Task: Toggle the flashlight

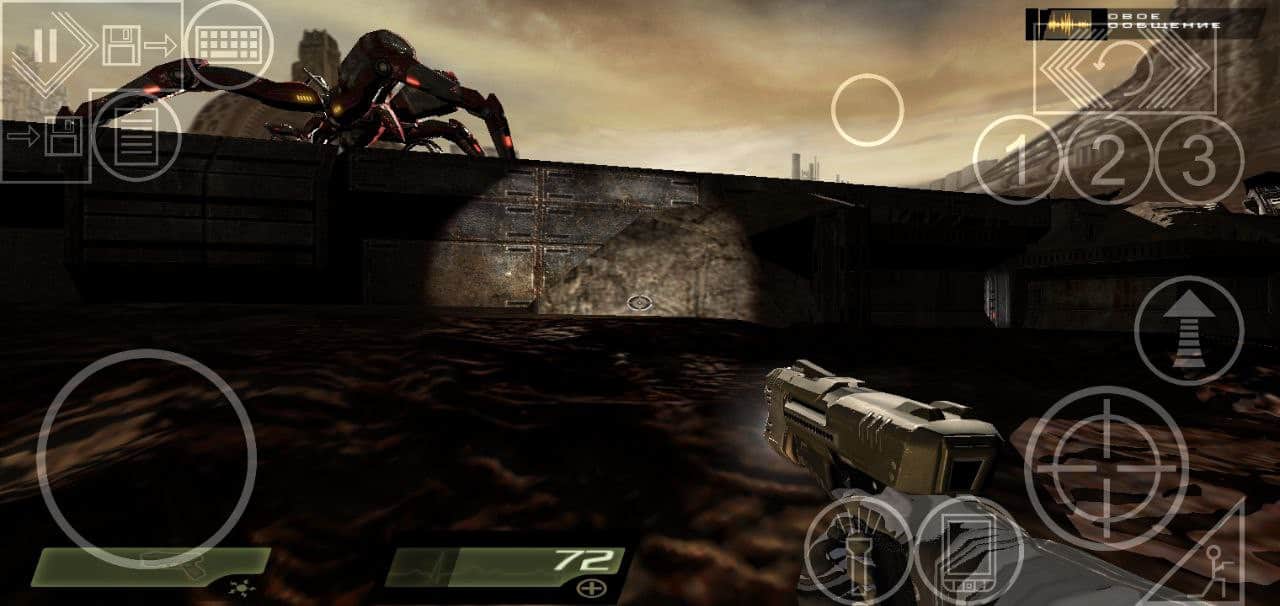Action: coord(857,552)
